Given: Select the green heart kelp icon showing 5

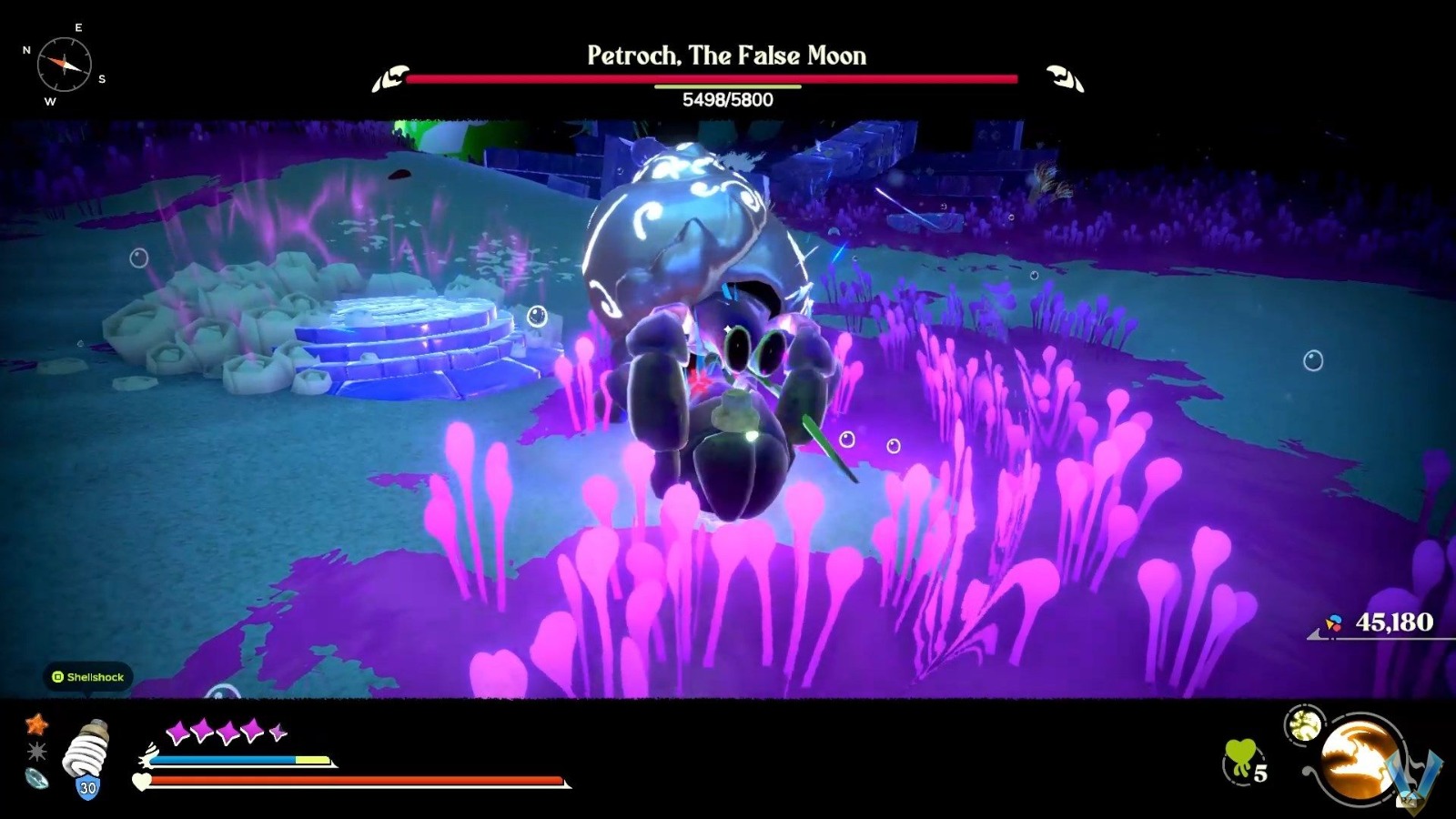Looking at the screenshot, I should point(1241,758).
